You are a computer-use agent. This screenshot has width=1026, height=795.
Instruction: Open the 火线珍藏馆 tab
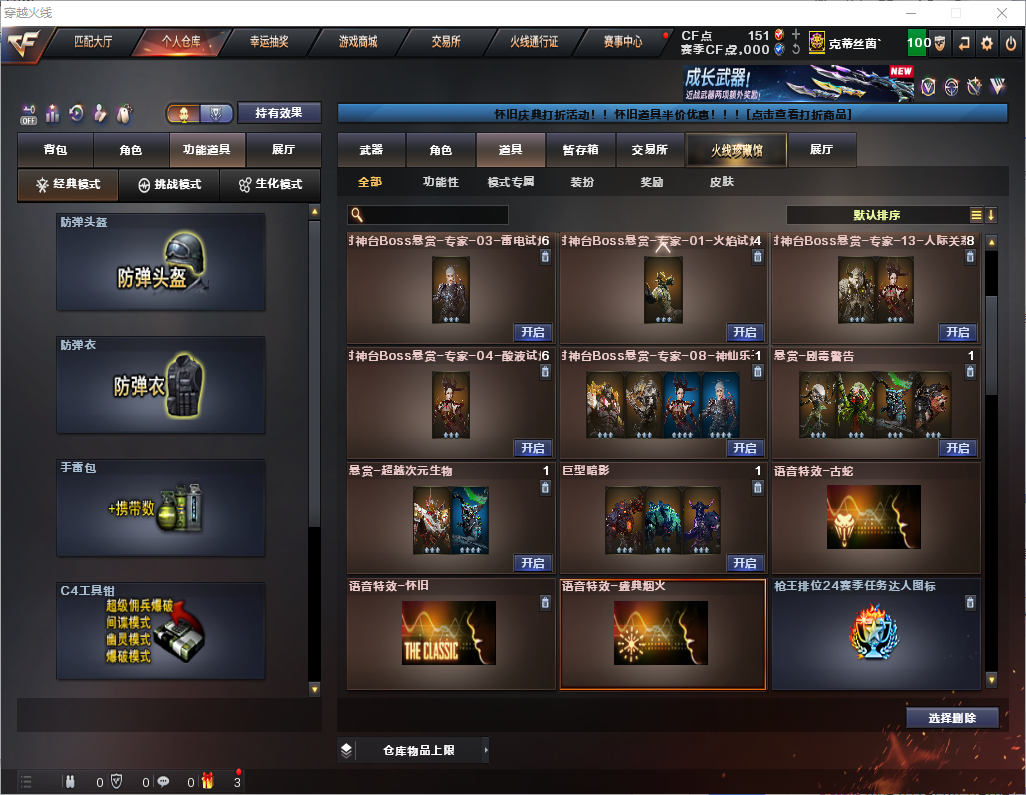click(736, 150)
